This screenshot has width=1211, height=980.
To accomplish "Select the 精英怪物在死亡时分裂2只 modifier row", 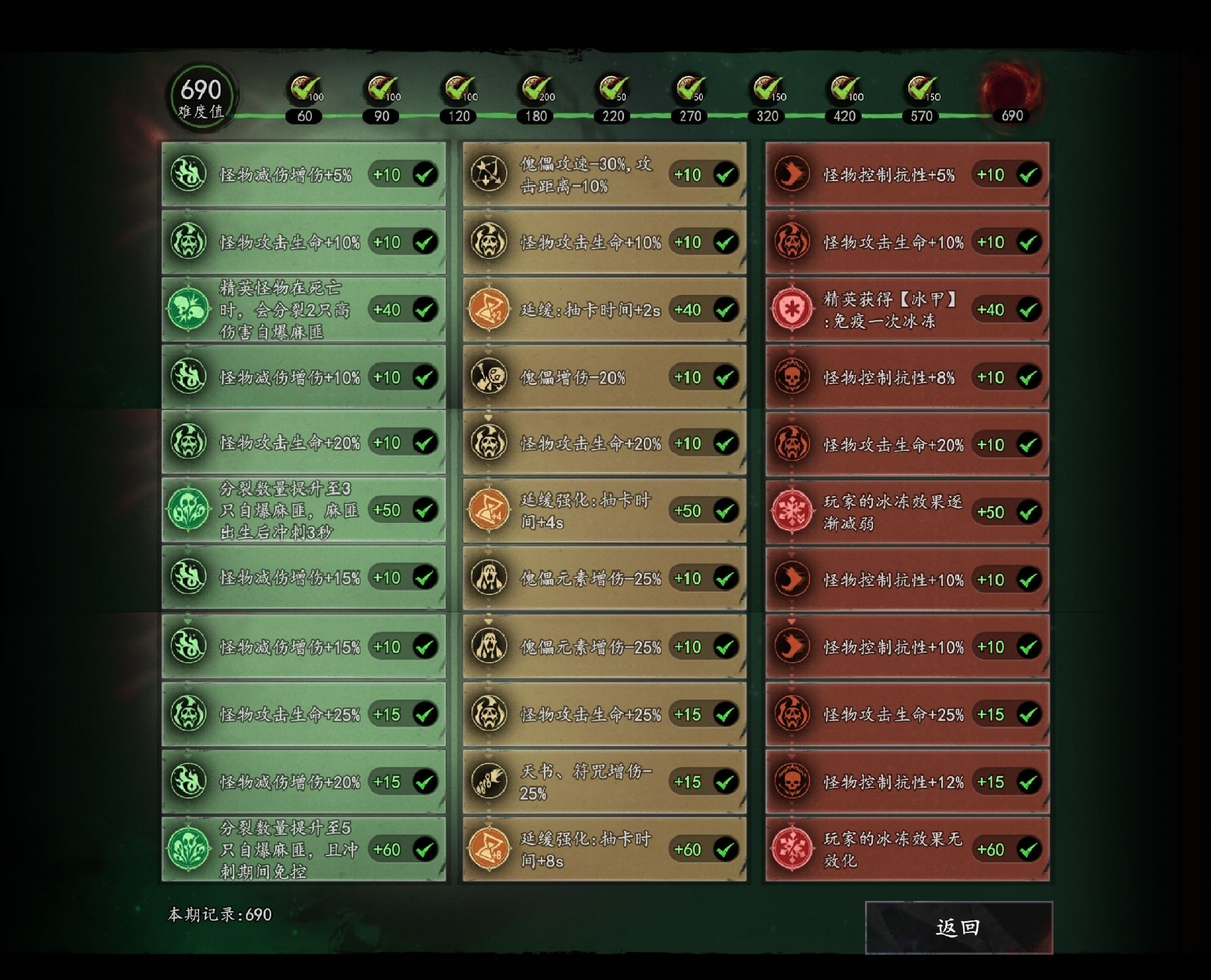I will pyautogui.click(x=303, y=309).
